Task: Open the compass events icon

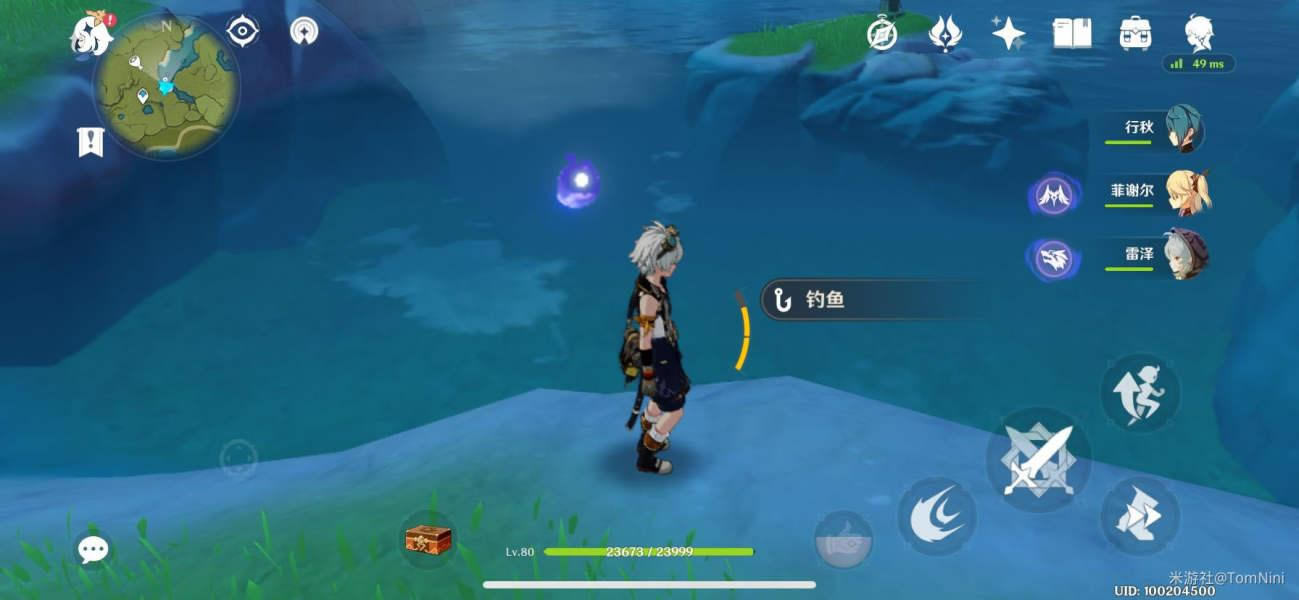Action: click(881, 34)
